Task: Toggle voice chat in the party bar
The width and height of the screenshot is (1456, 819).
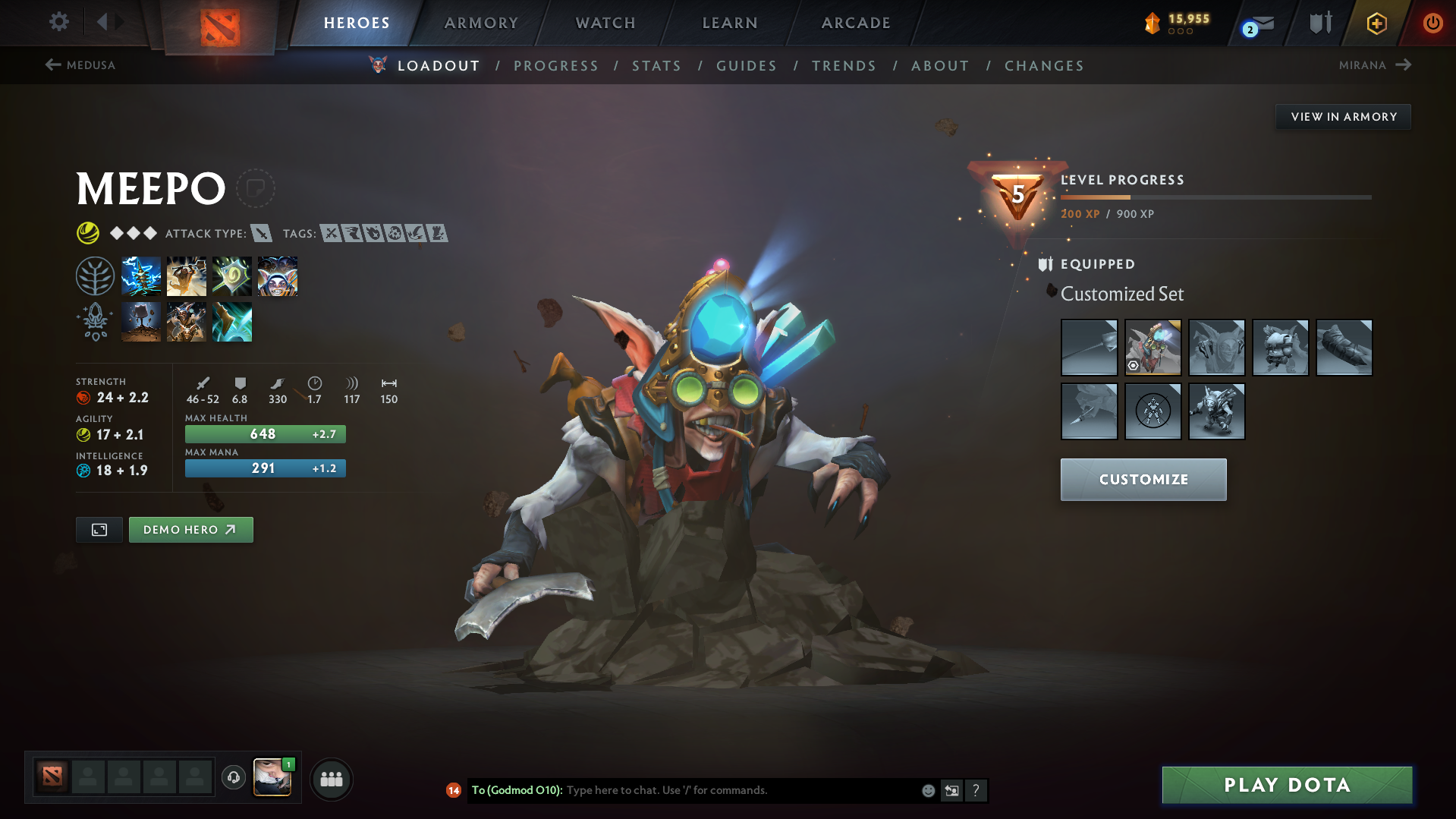Action: click(x=233, y=779)
